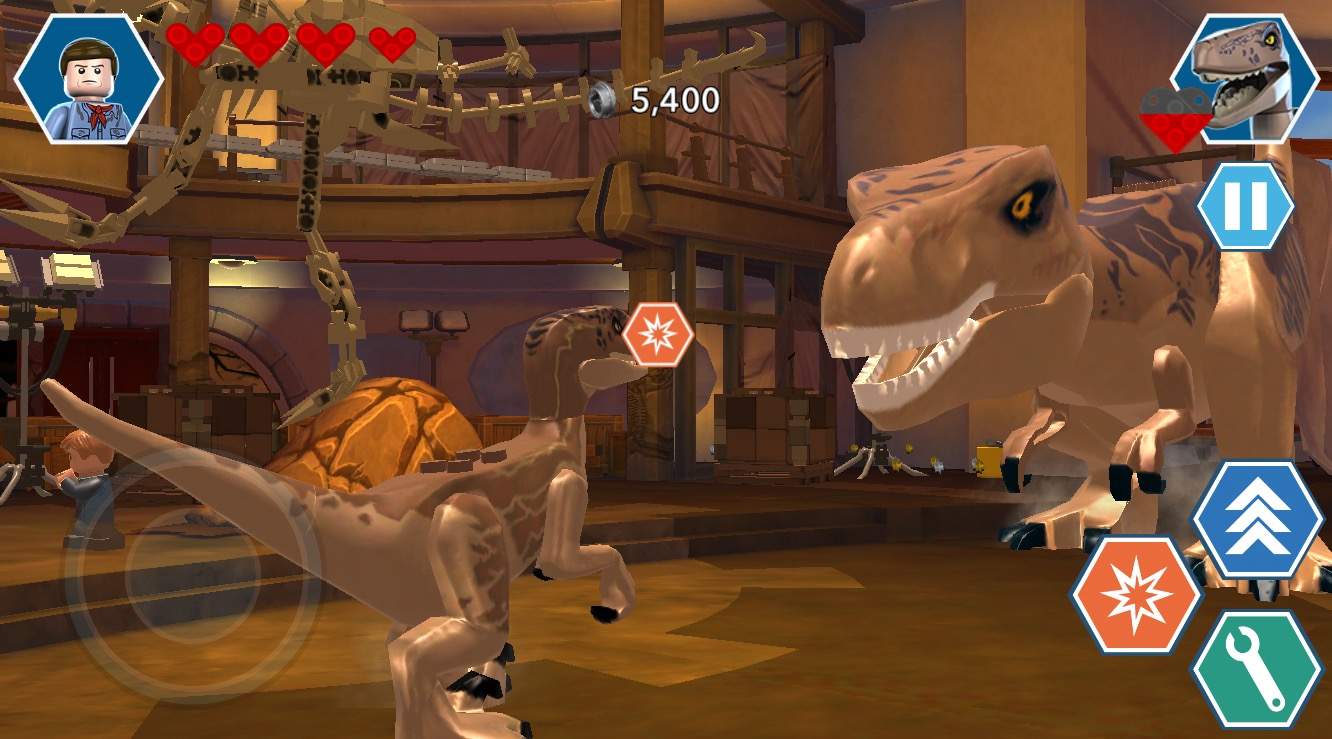Select the minifigure character portrait
The image size is (1332, 739).
coord(89,79)
